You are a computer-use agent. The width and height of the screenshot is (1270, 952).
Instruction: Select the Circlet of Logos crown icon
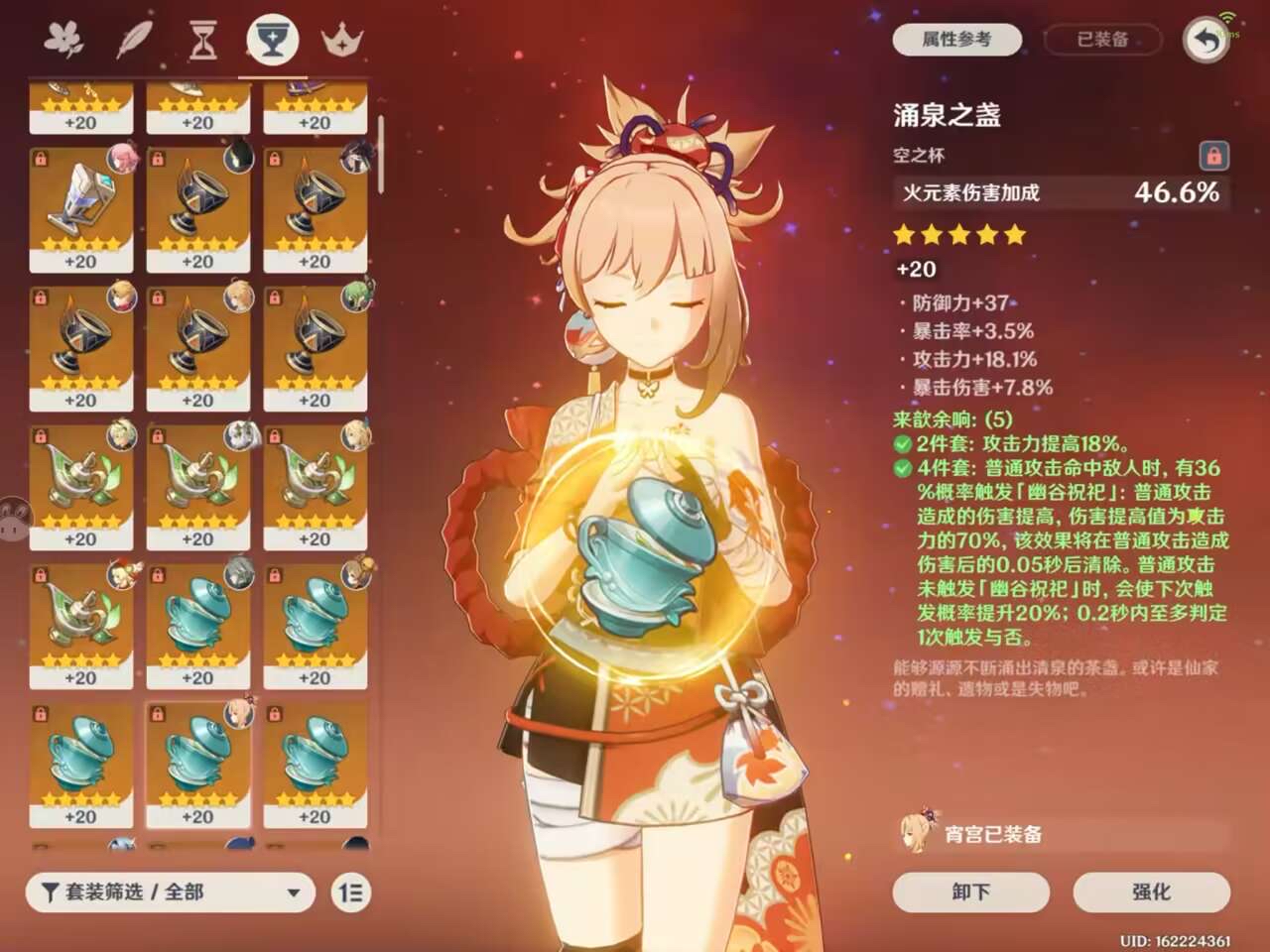[x=341, y=37]
